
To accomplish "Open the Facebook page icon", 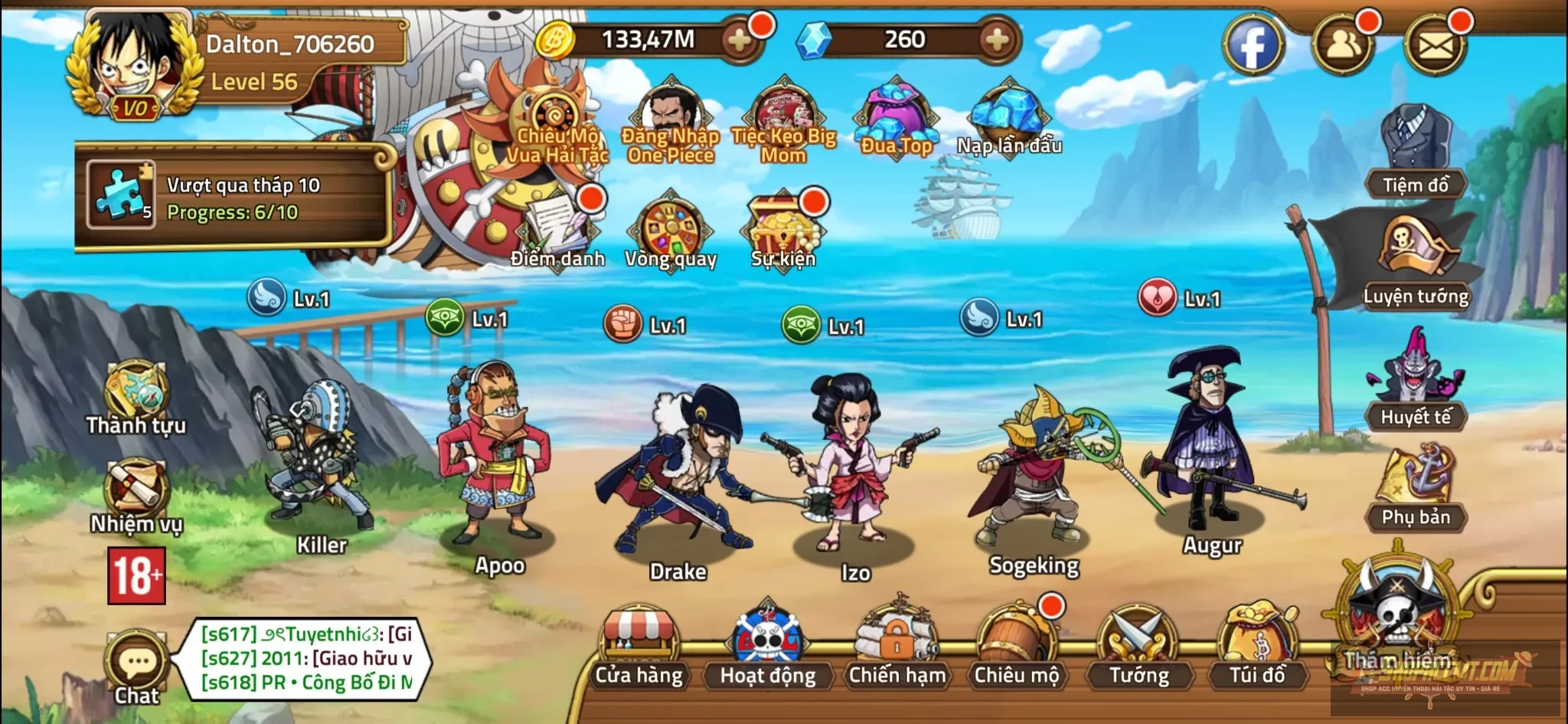I will pos(1253,45).
